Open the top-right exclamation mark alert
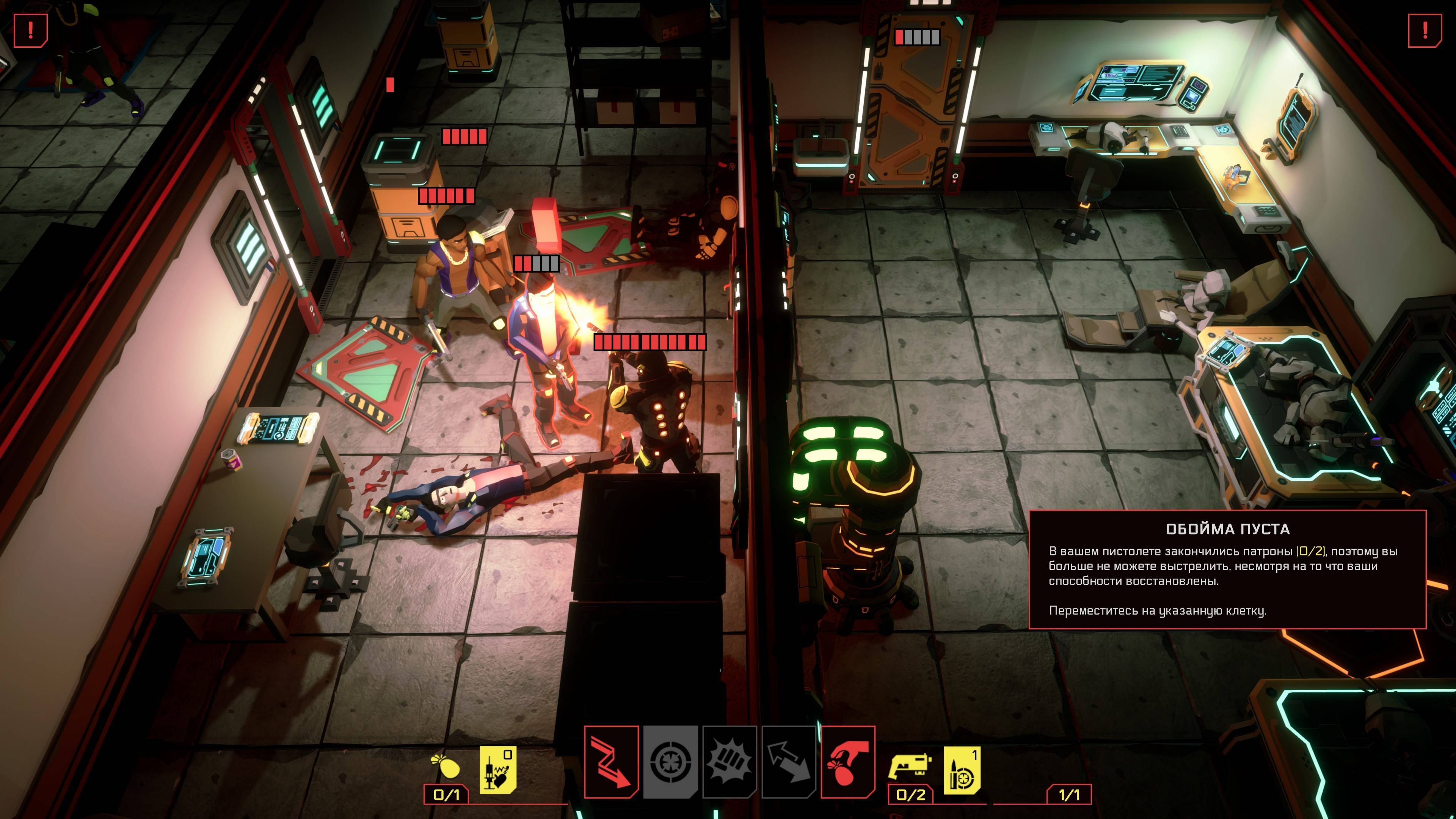Image resolution: width=1456 pixels, height=819 pixels. click(1425, 30)
